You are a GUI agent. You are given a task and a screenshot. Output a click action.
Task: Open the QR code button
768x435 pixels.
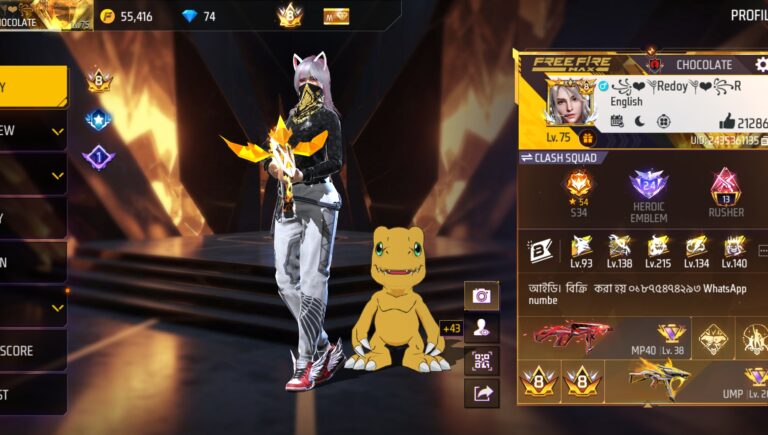point(481,361)
